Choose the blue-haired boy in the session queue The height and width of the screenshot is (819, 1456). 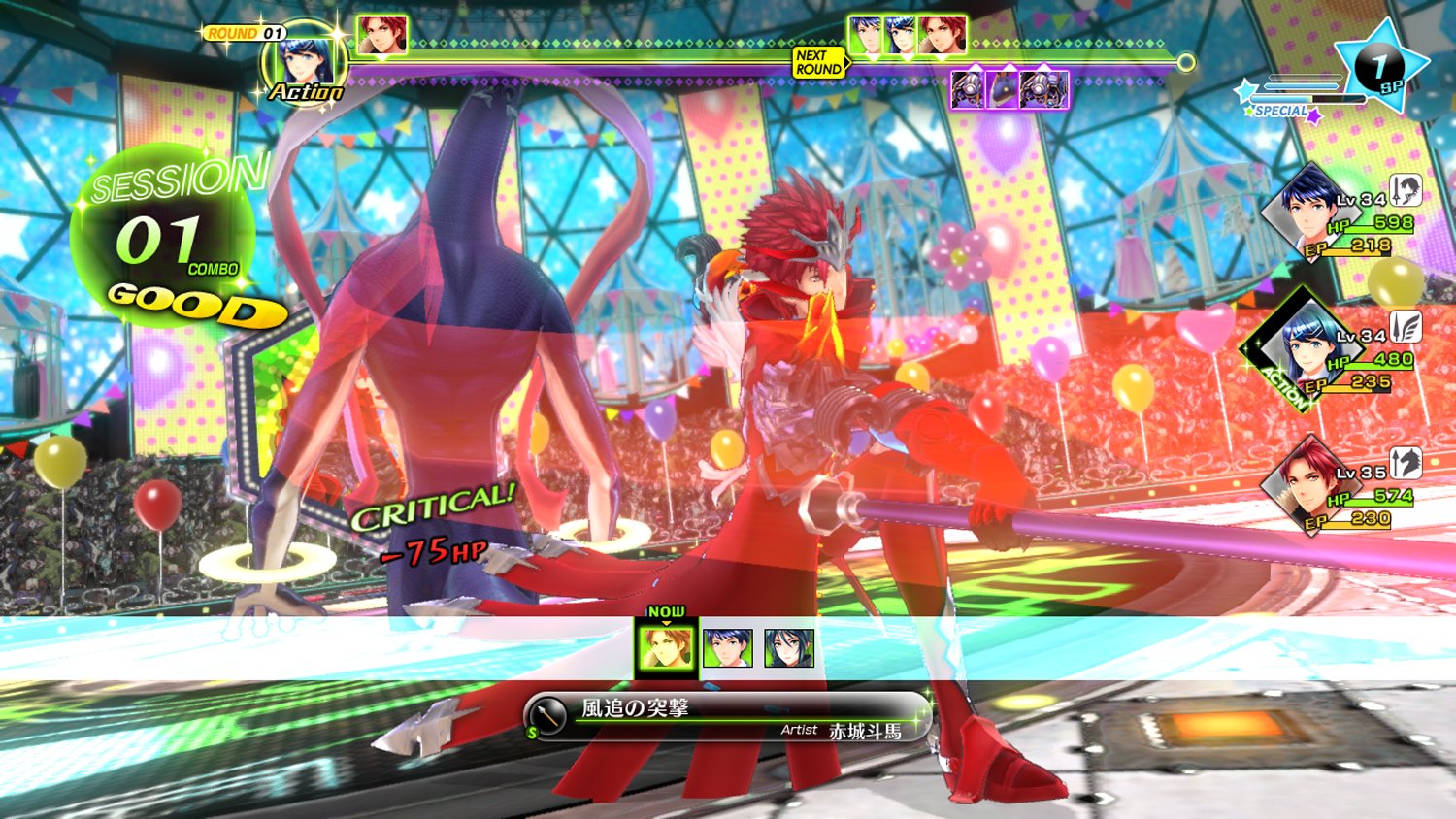tap(727, 648)
